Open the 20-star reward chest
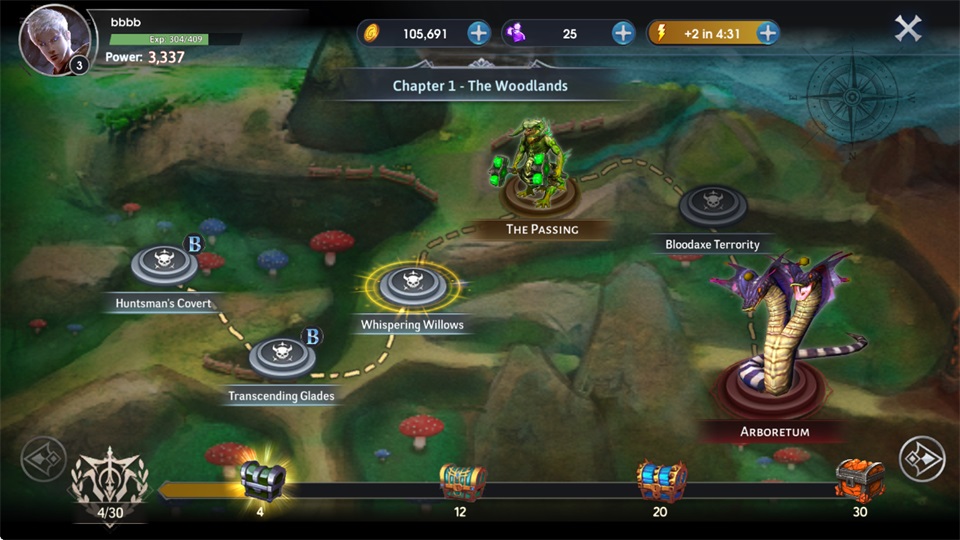This screenshot has width=960, height=540. point(661,482)
